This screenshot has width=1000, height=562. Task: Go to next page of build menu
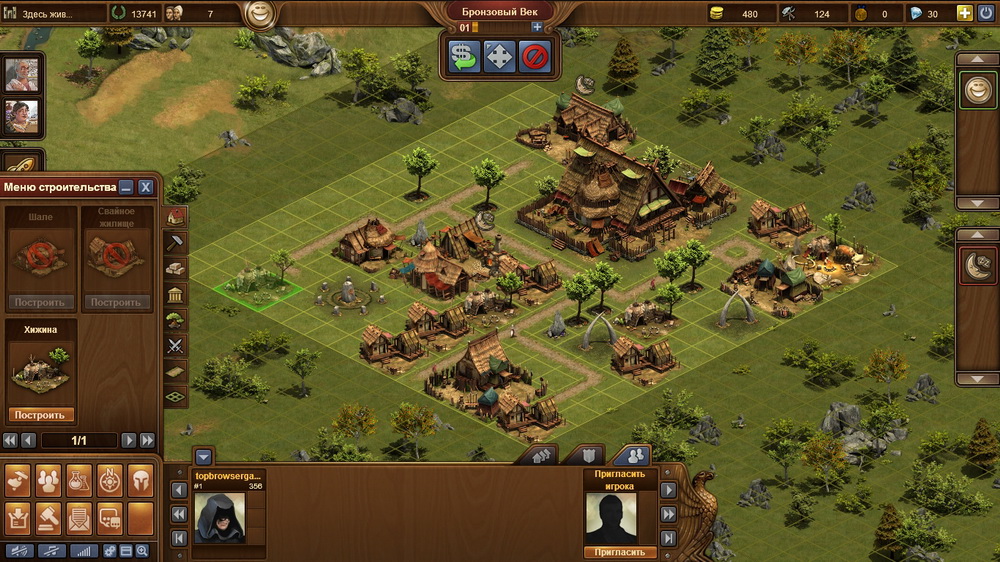coord(128,440)
